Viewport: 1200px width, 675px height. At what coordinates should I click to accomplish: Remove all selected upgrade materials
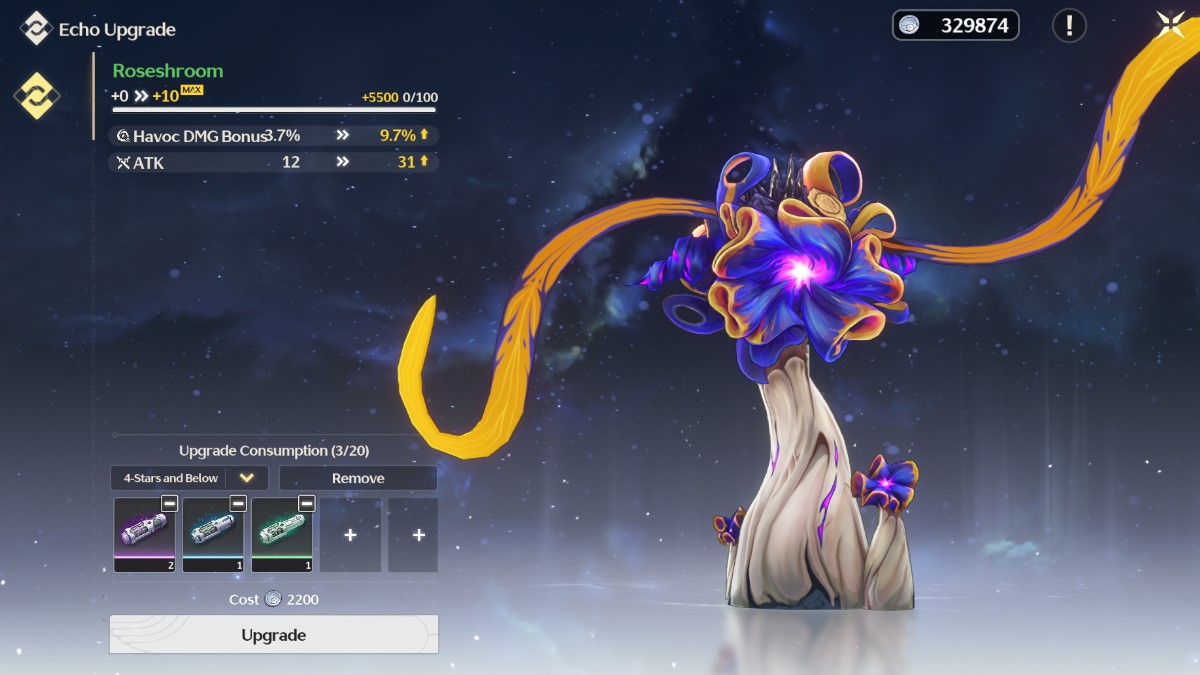click(x=358, y=478)
